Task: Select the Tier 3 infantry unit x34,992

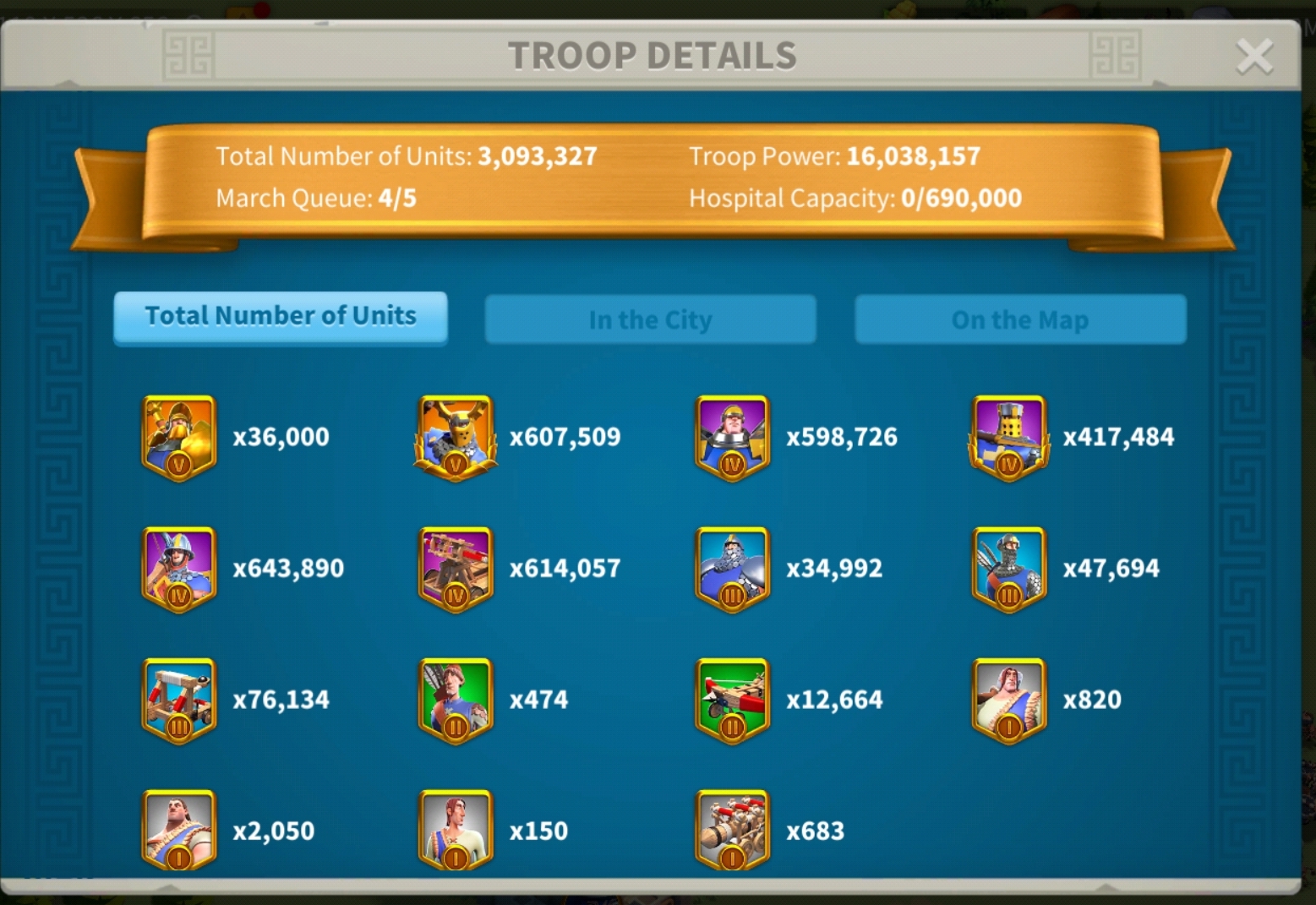Action: tap(732, 568)
